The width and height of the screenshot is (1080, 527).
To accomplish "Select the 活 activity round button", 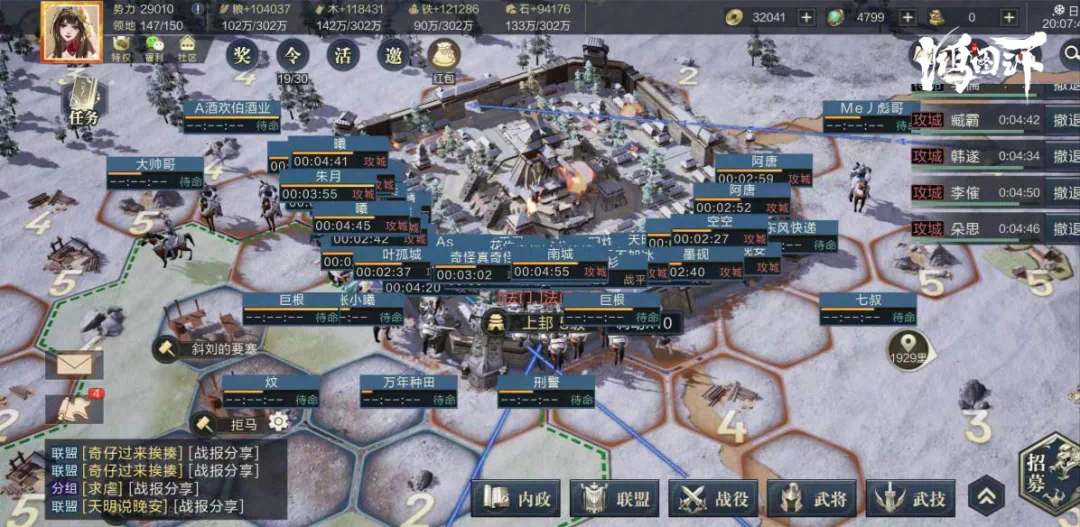I will point(343,55).
